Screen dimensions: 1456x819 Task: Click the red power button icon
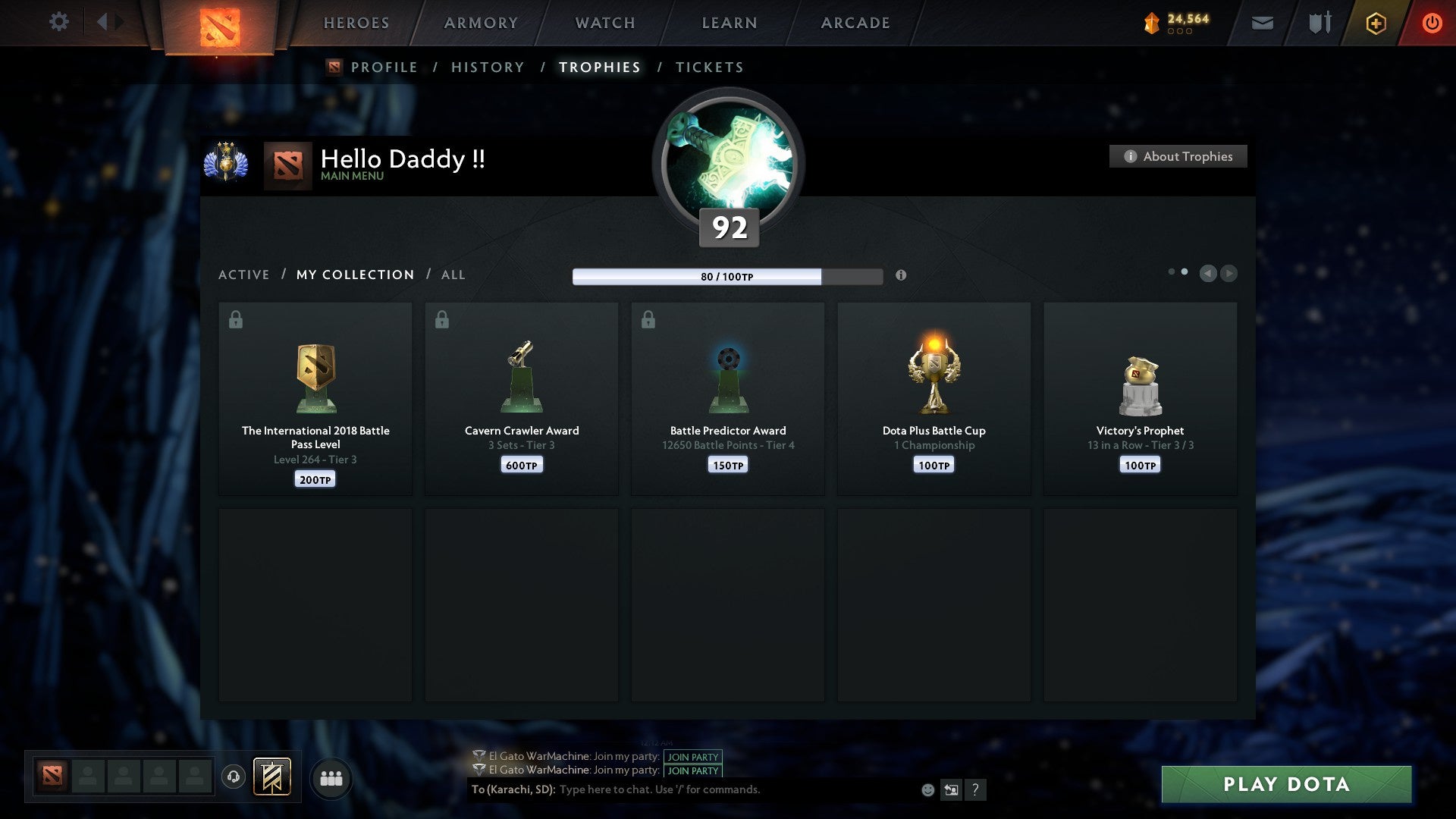pyautogui.click(x=1432, y=23)
